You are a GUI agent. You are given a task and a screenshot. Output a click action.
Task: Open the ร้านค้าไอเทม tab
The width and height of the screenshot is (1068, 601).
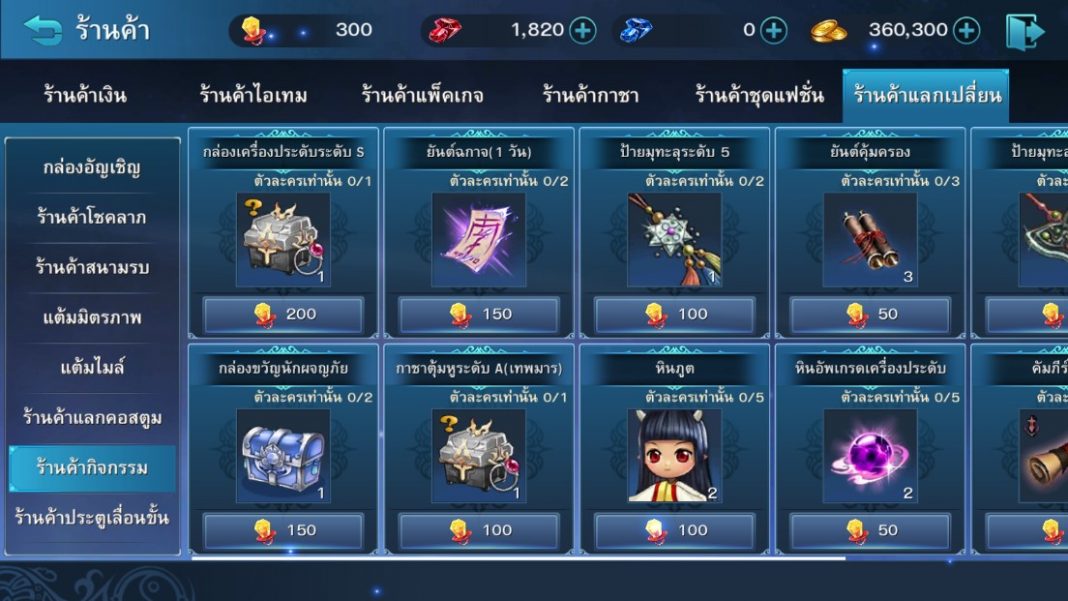point(253,96)
